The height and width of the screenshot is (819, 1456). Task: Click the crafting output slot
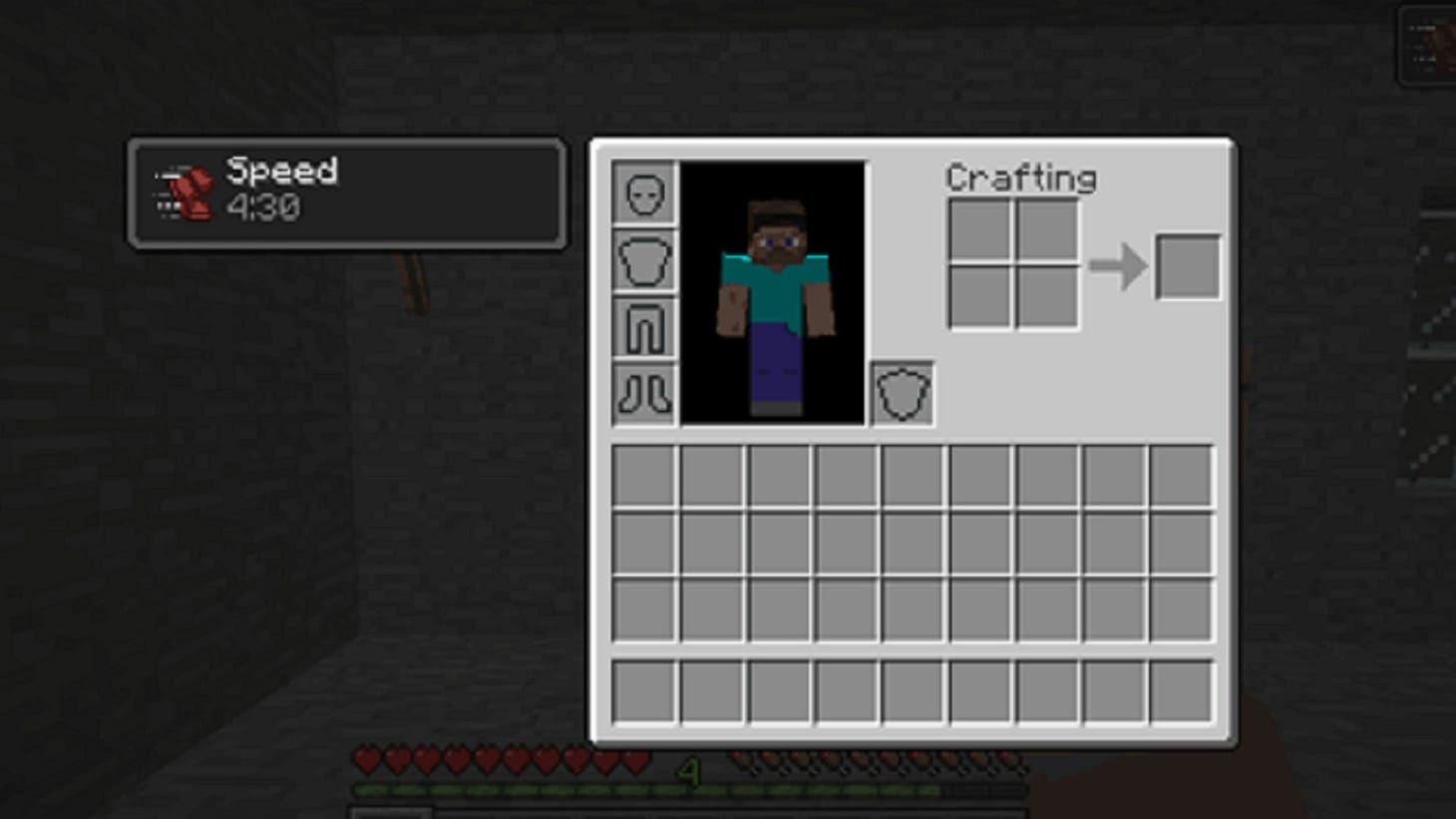1187,265
